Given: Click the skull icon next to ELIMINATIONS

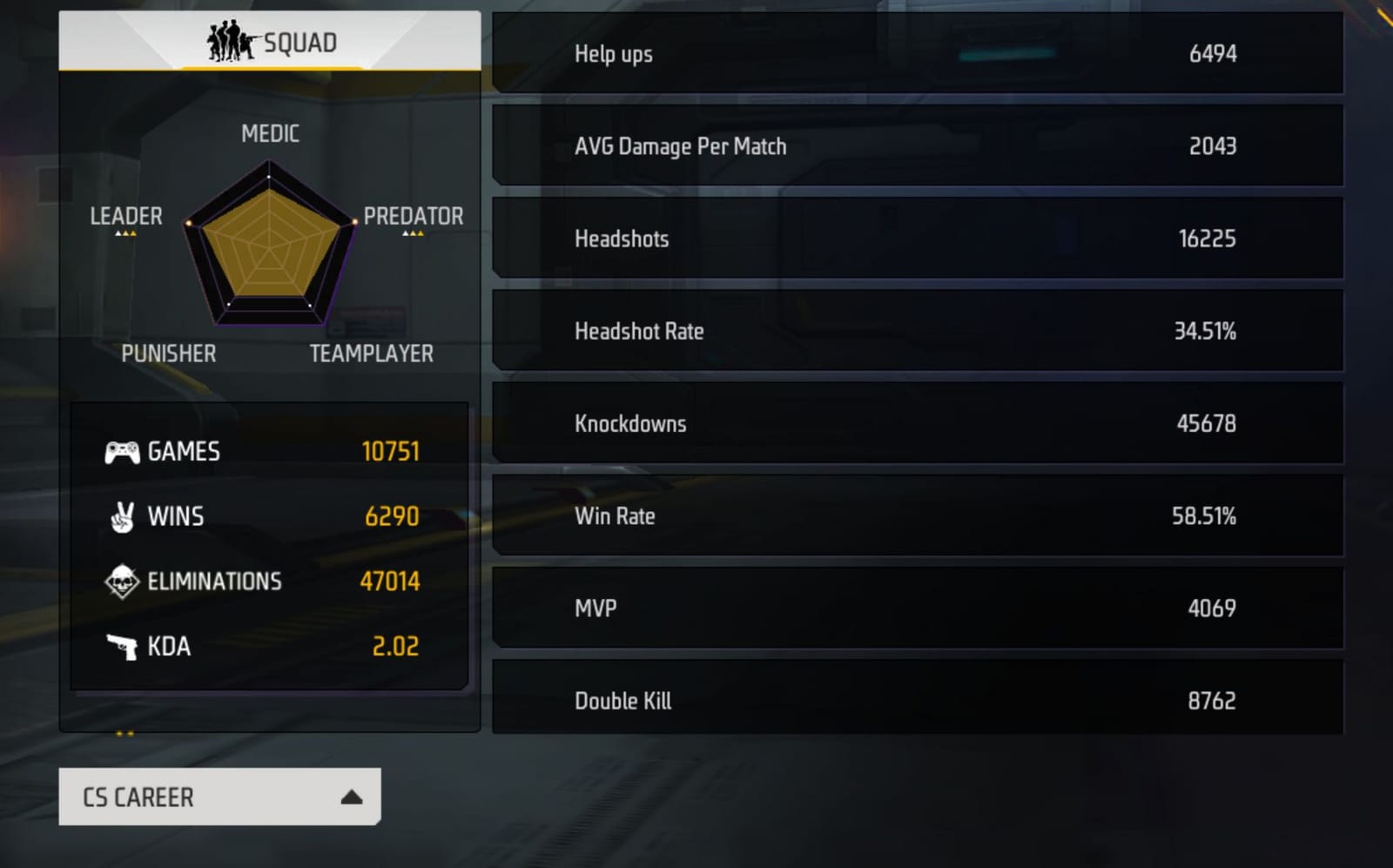Looking at the screenshot, I should [122, 581].
